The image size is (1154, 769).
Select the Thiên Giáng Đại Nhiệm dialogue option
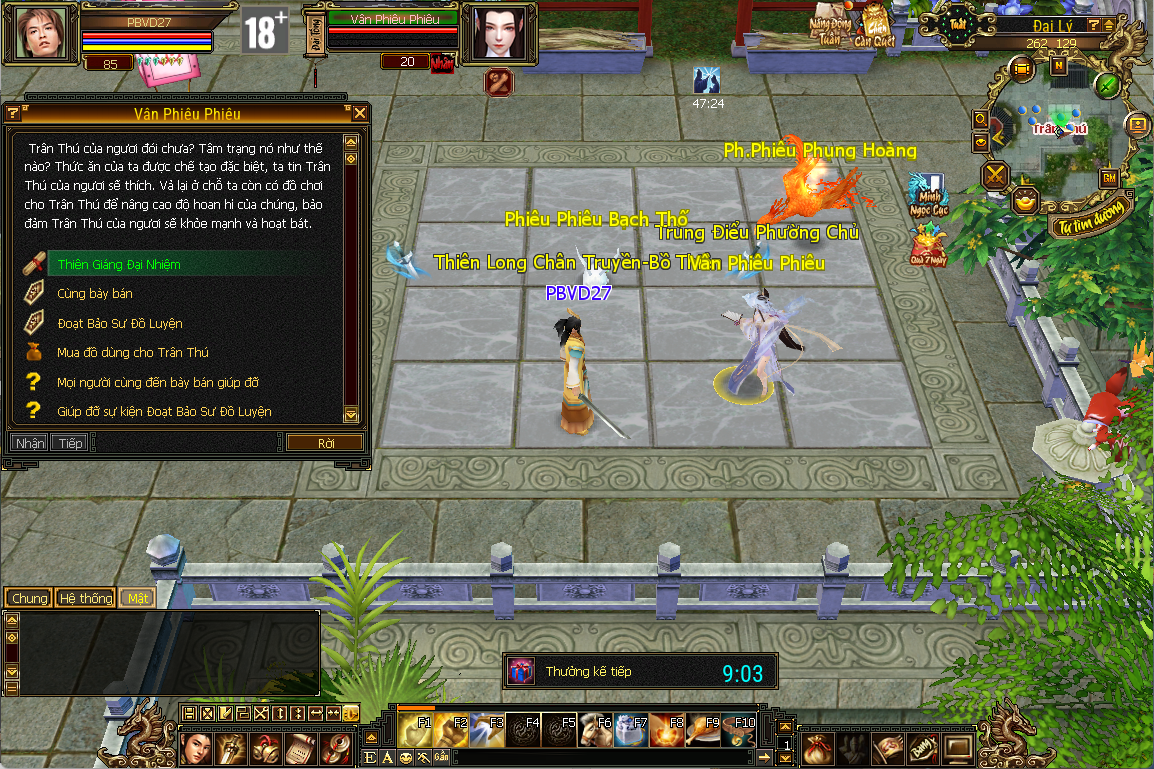119,265
